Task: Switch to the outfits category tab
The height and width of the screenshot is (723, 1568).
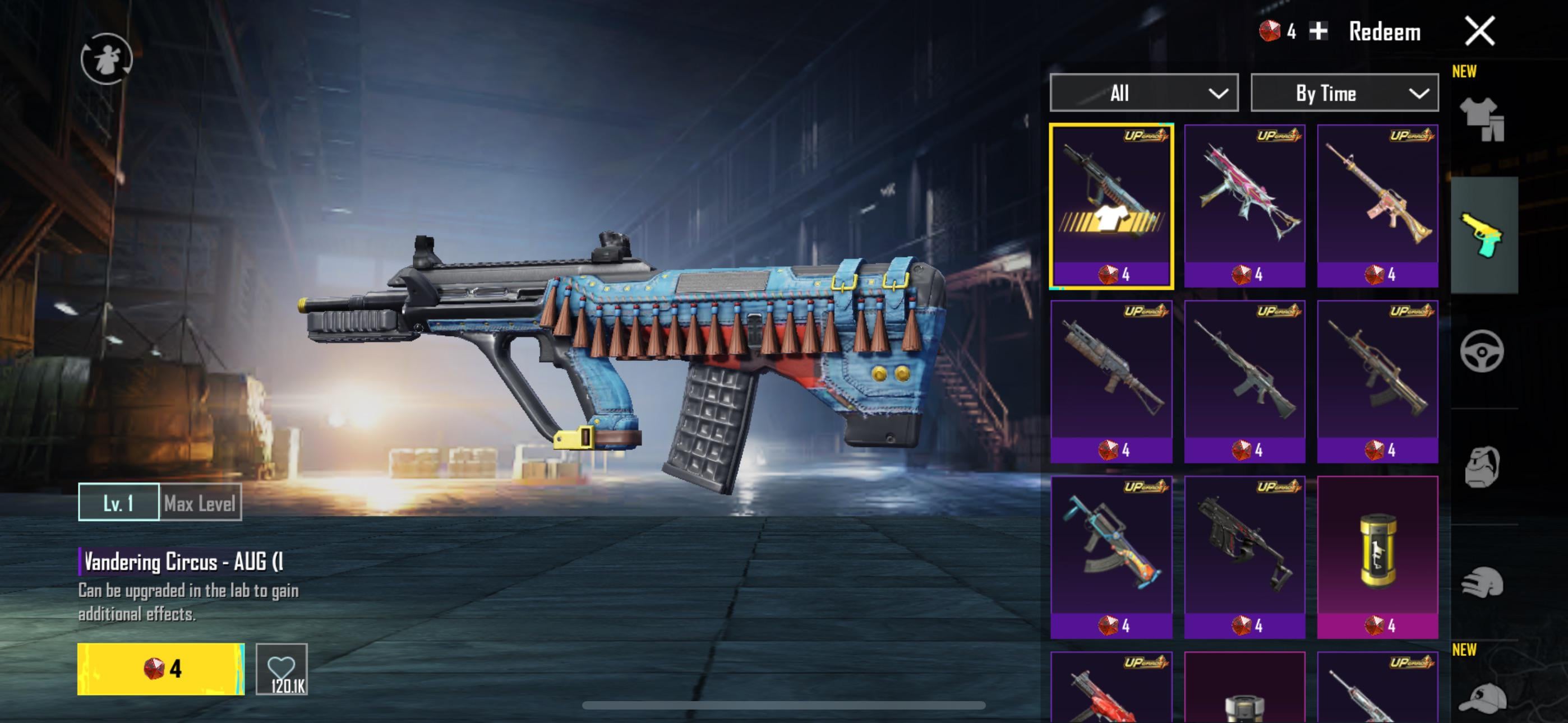Action: 1482,119
